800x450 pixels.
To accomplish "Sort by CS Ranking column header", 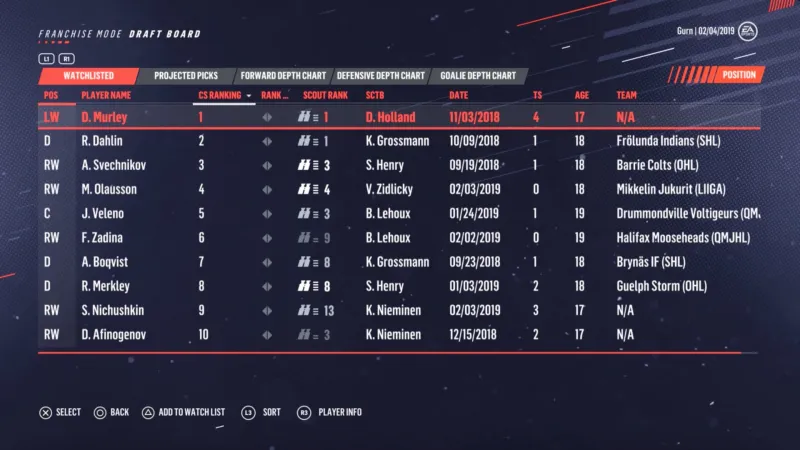I will 220,96.
